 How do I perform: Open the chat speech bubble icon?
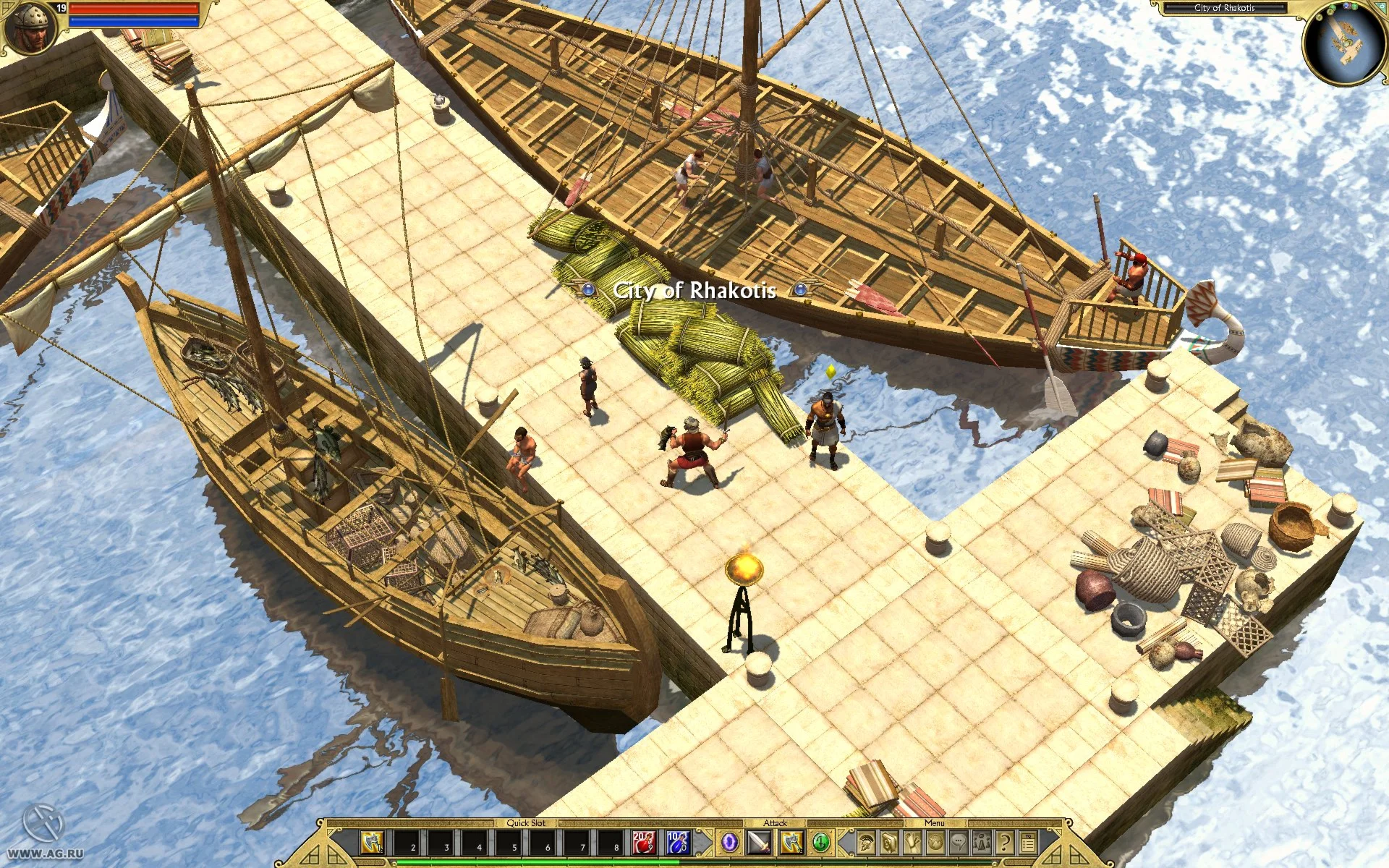coord(959,843)
